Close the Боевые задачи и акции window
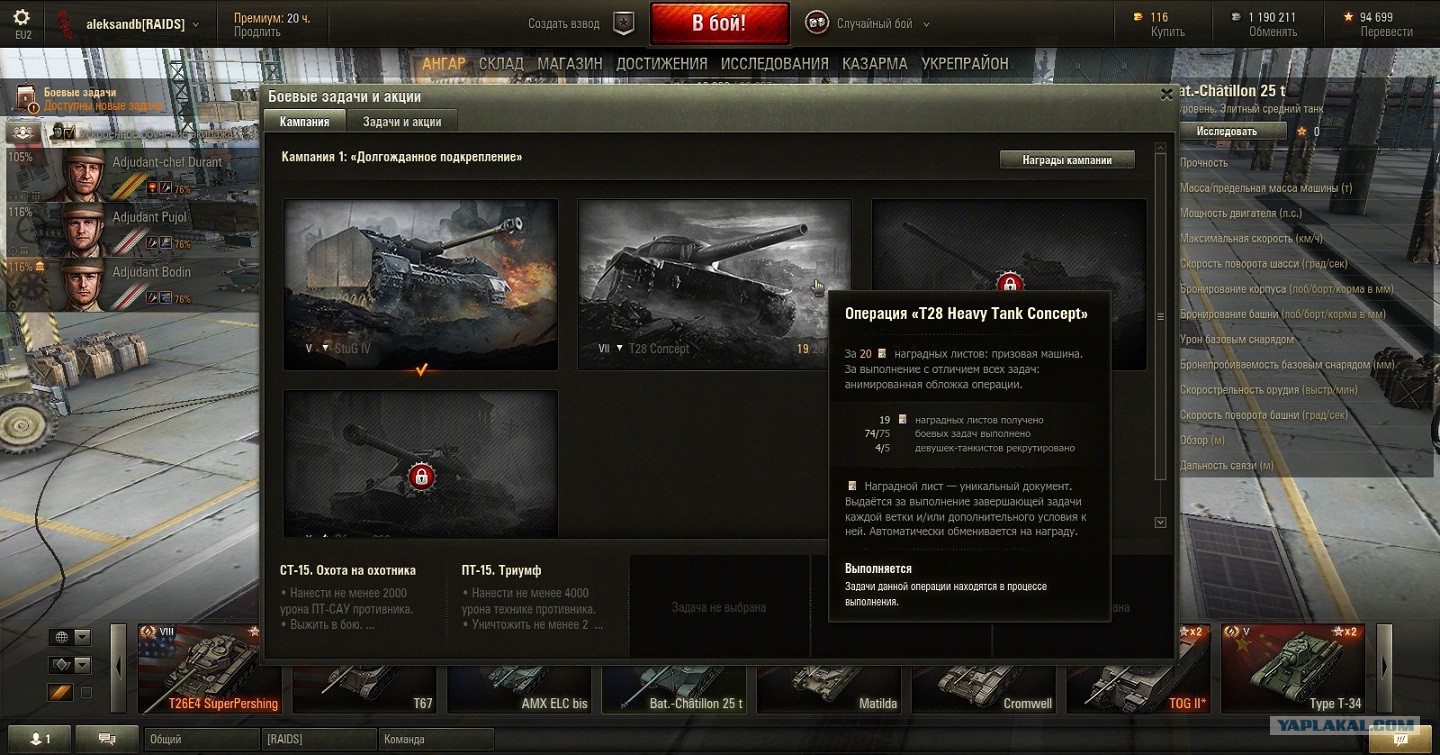The height and width of the screenshot is (755, 1440). pyautogui.click(x=1166, y=94)
